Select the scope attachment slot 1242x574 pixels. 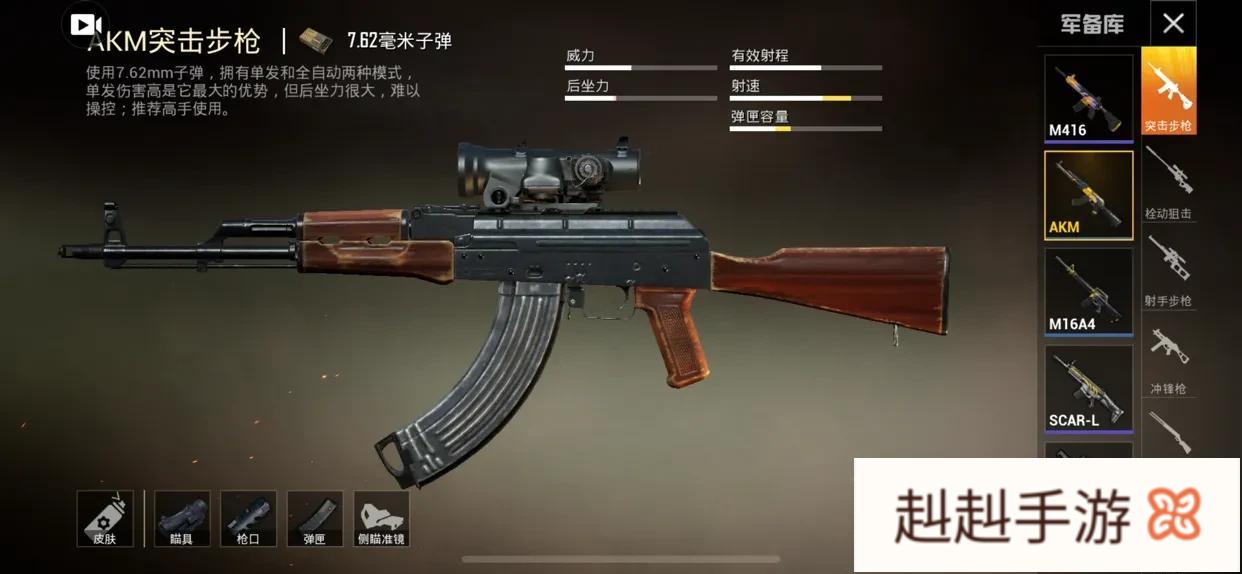182,518
